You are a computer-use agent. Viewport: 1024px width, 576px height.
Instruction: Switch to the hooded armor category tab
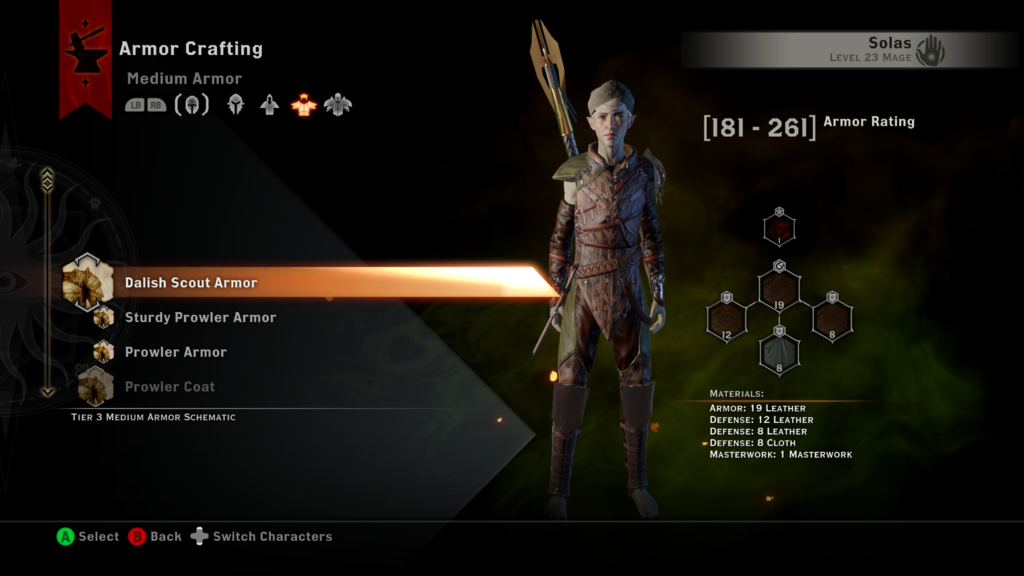click(x=269, y=104)
